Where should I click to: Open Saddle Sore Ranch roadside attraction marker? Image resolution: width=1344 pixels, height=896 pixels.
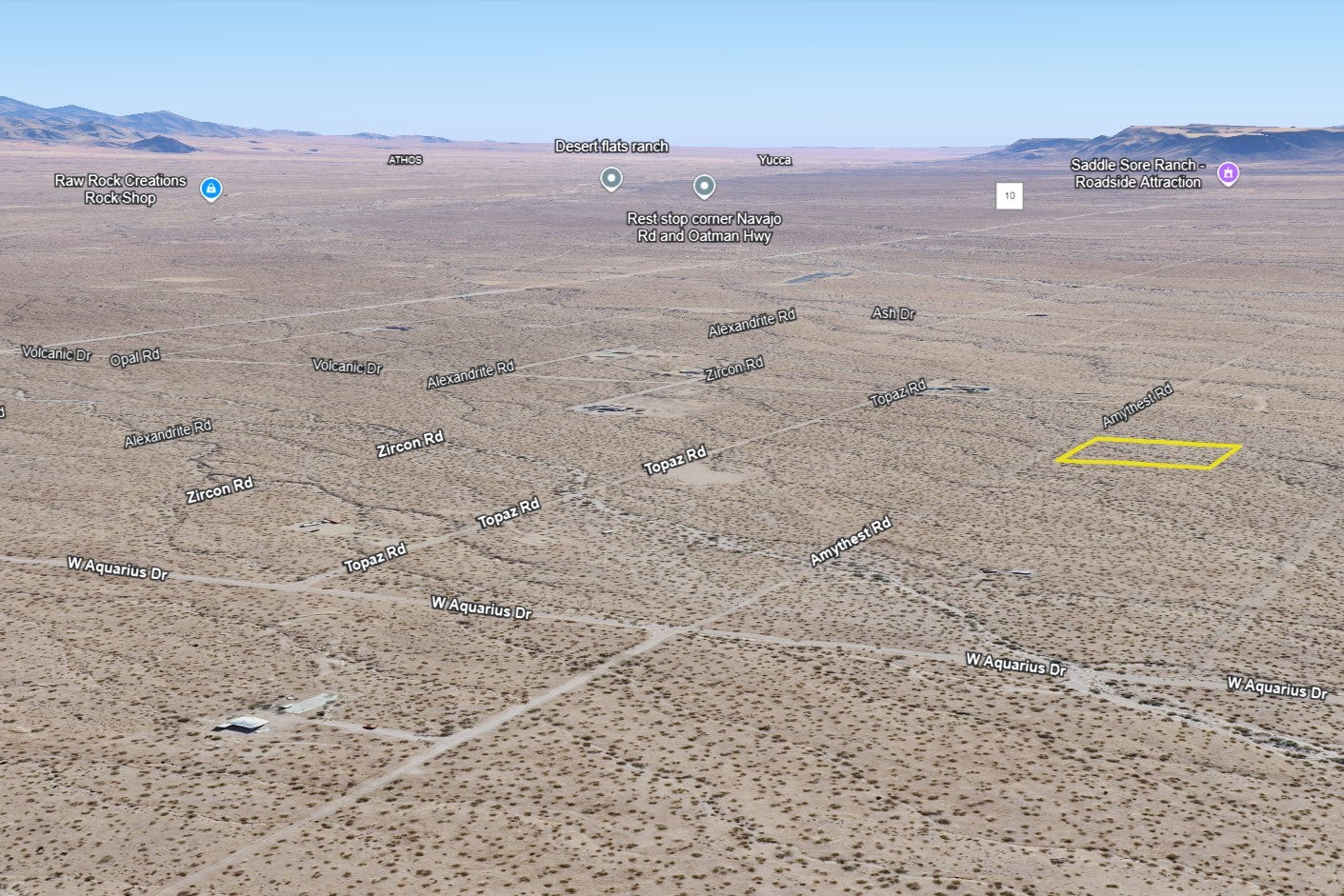click(x=1229, y=173)
